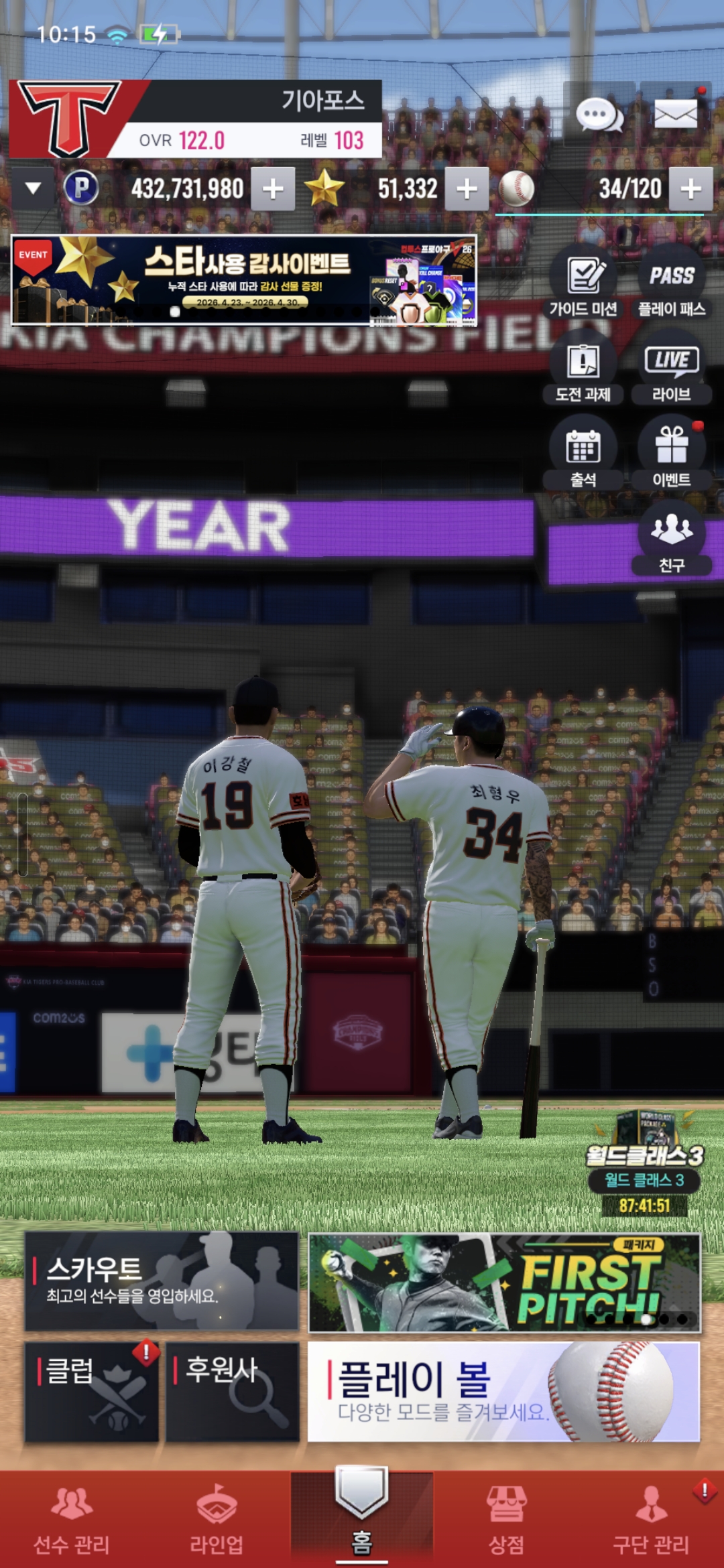
Task: Refill baseball energy with plus button
Action: pyautogui.click(x=690, y=189)
